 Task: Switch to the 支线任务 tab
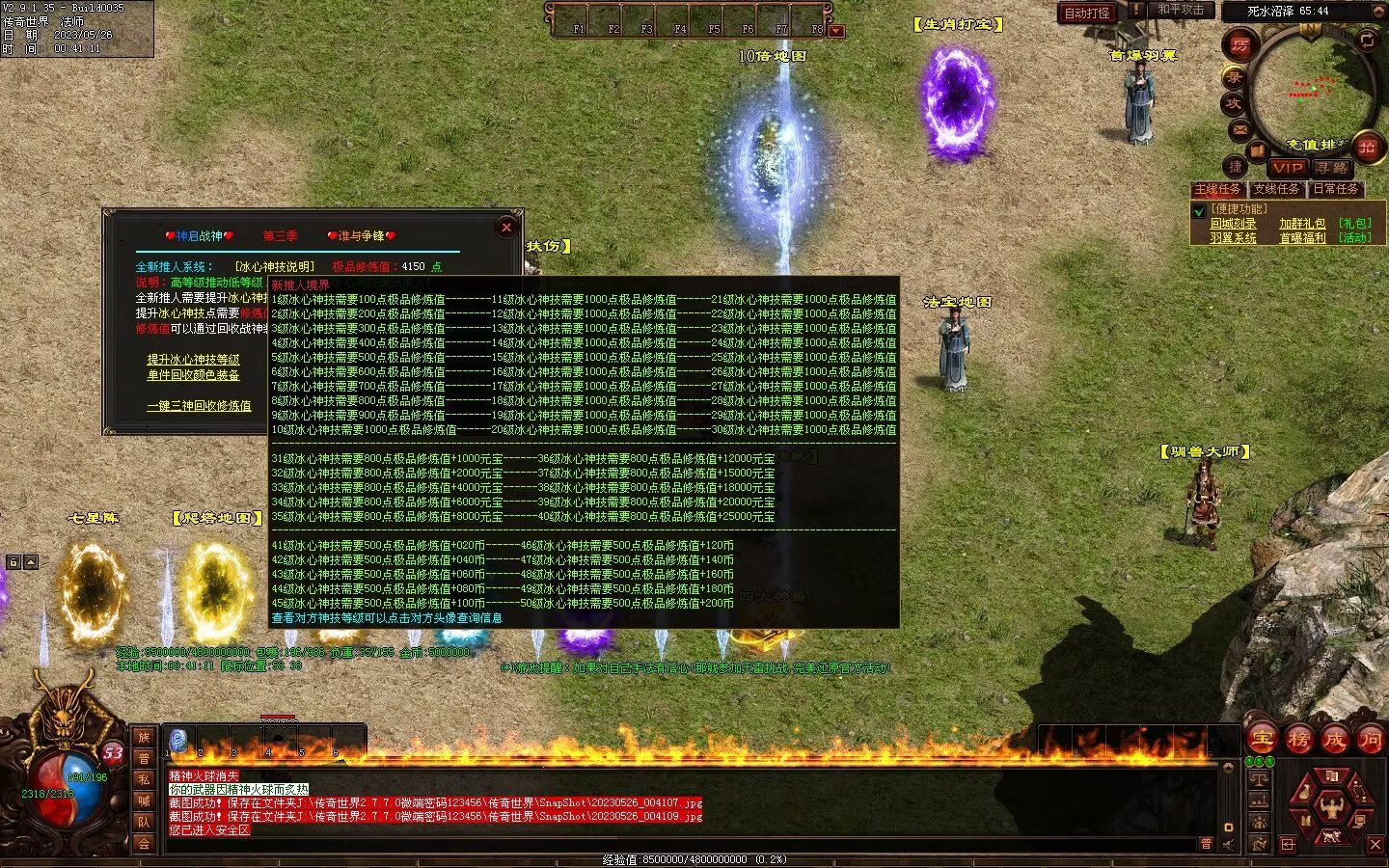coord(1277,189)
